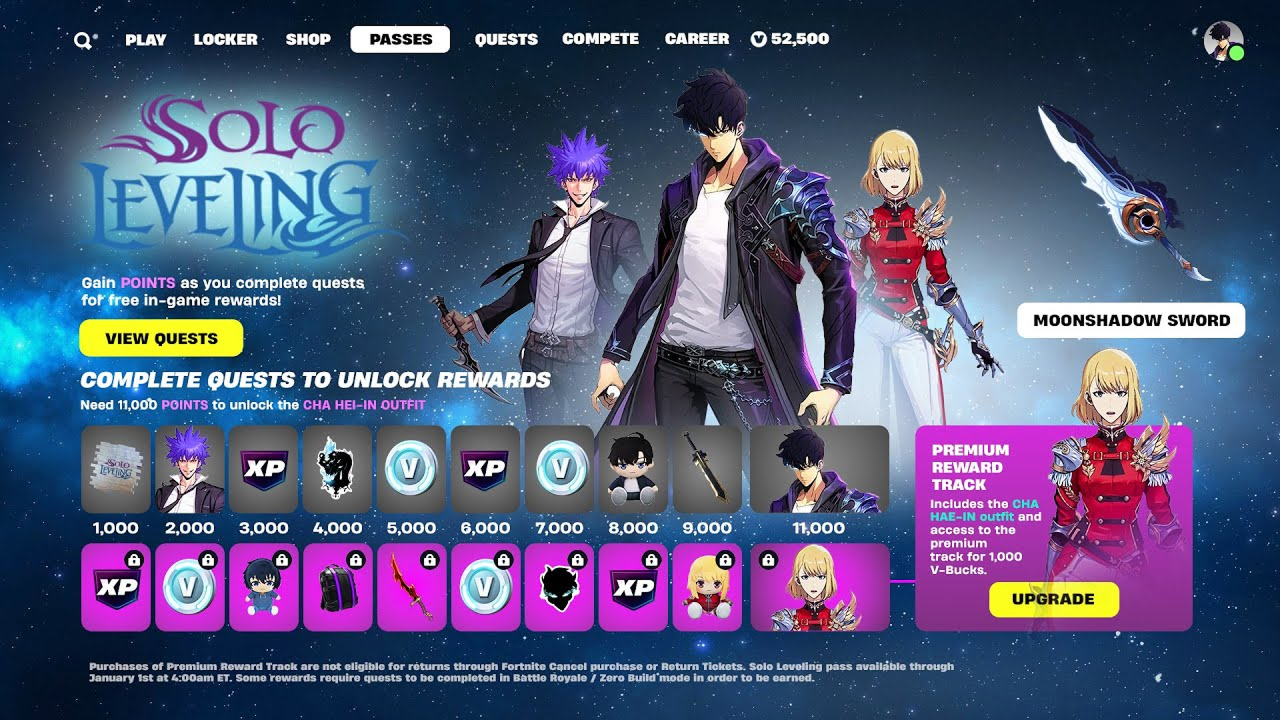Click the View Quests button

161,338
